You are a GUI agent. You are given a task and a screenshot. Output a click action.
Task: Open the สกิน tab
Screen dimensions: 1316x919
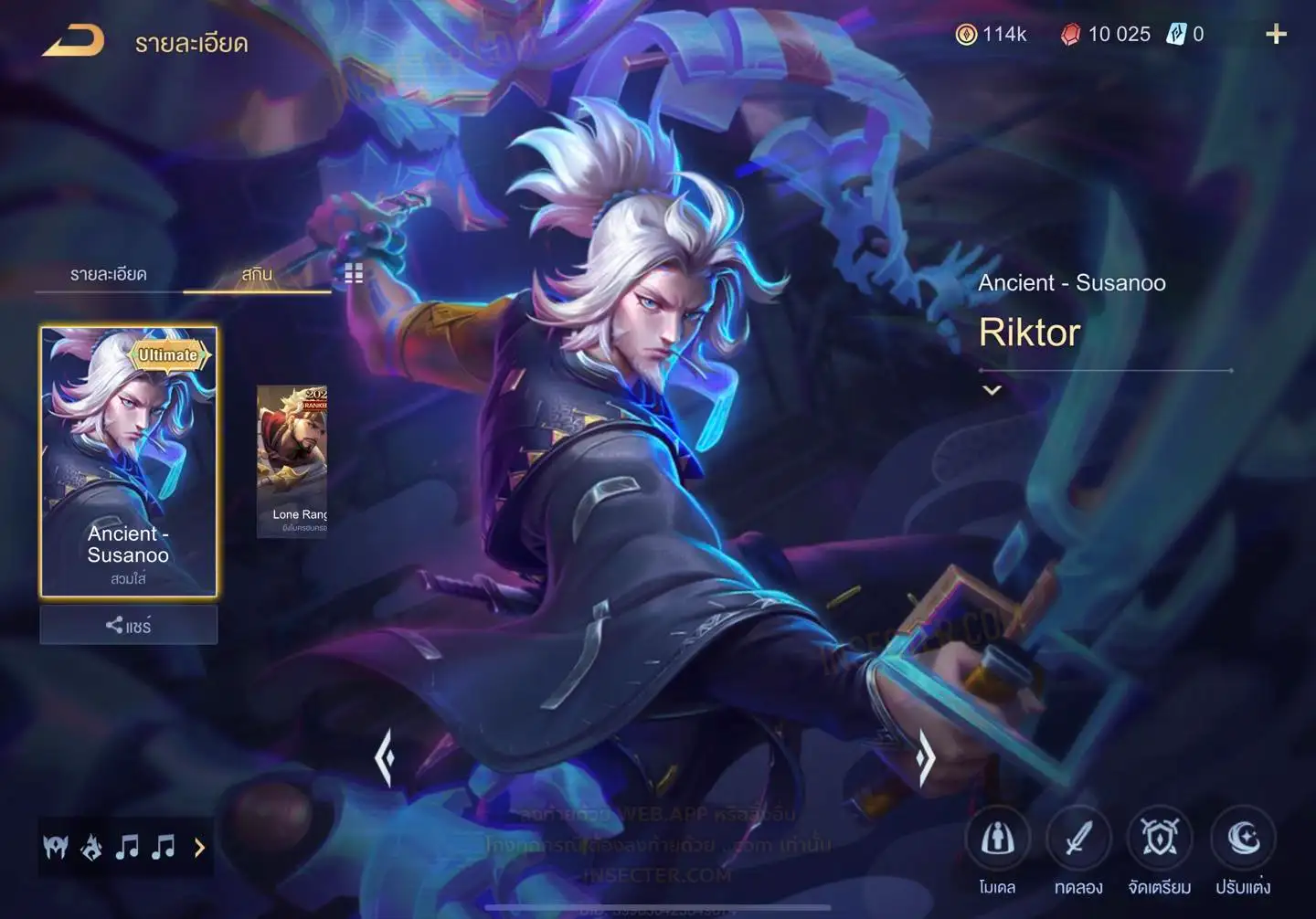coord(257,274)
